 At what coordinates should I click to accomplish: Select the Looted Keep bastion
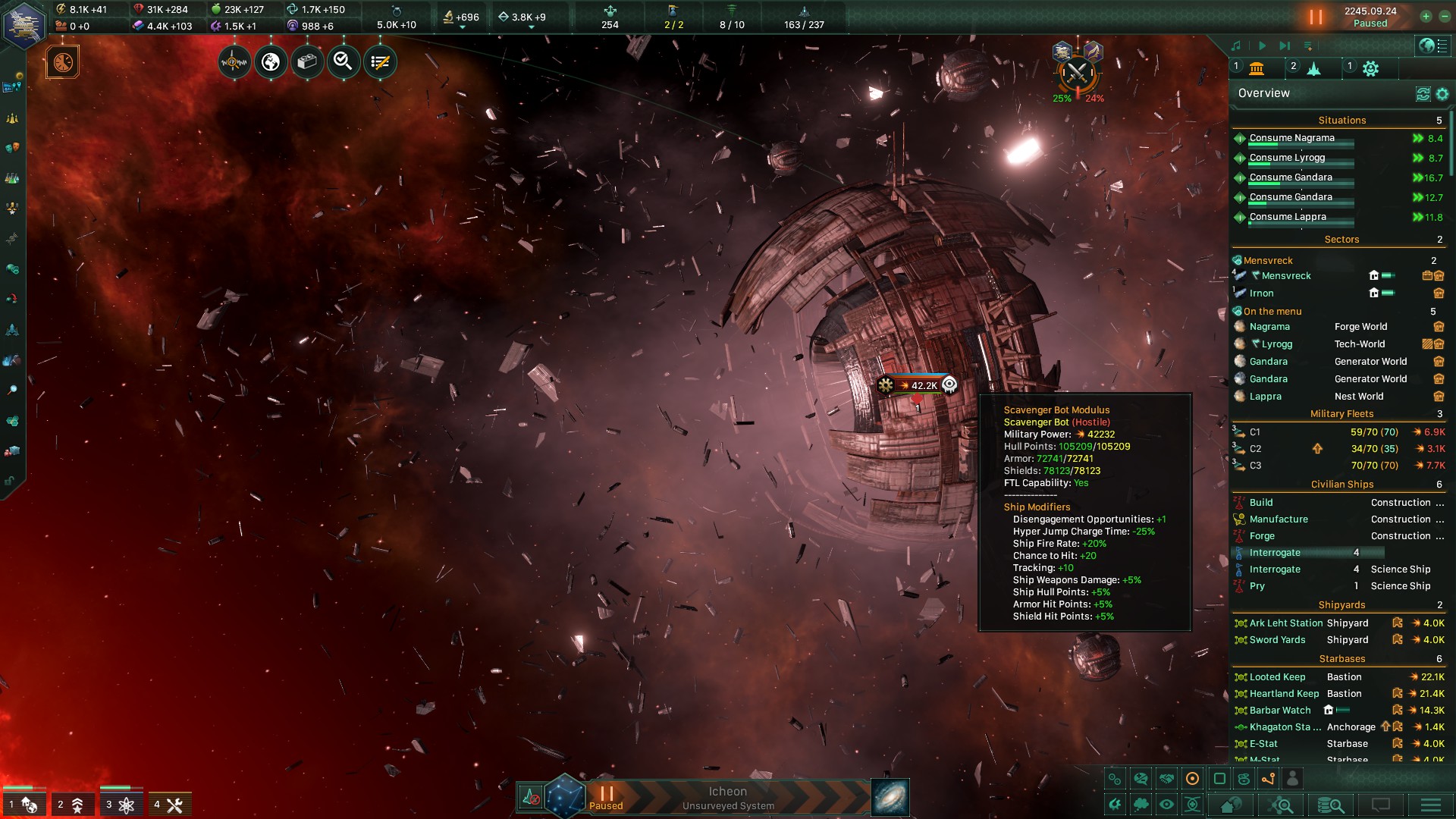click(1277, 677)
